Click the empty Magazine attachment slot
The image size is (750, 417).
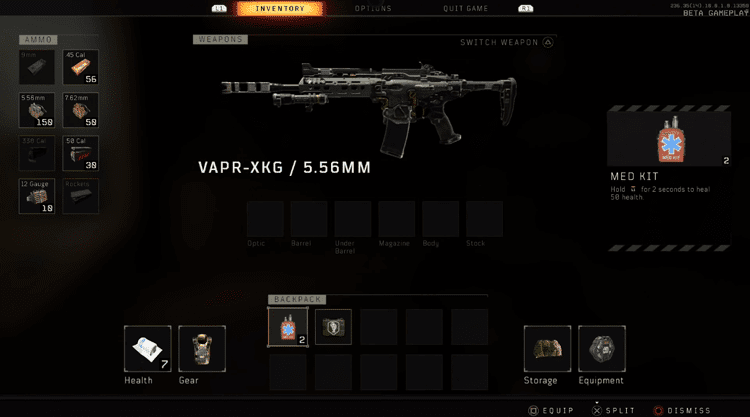coord(397,219)
